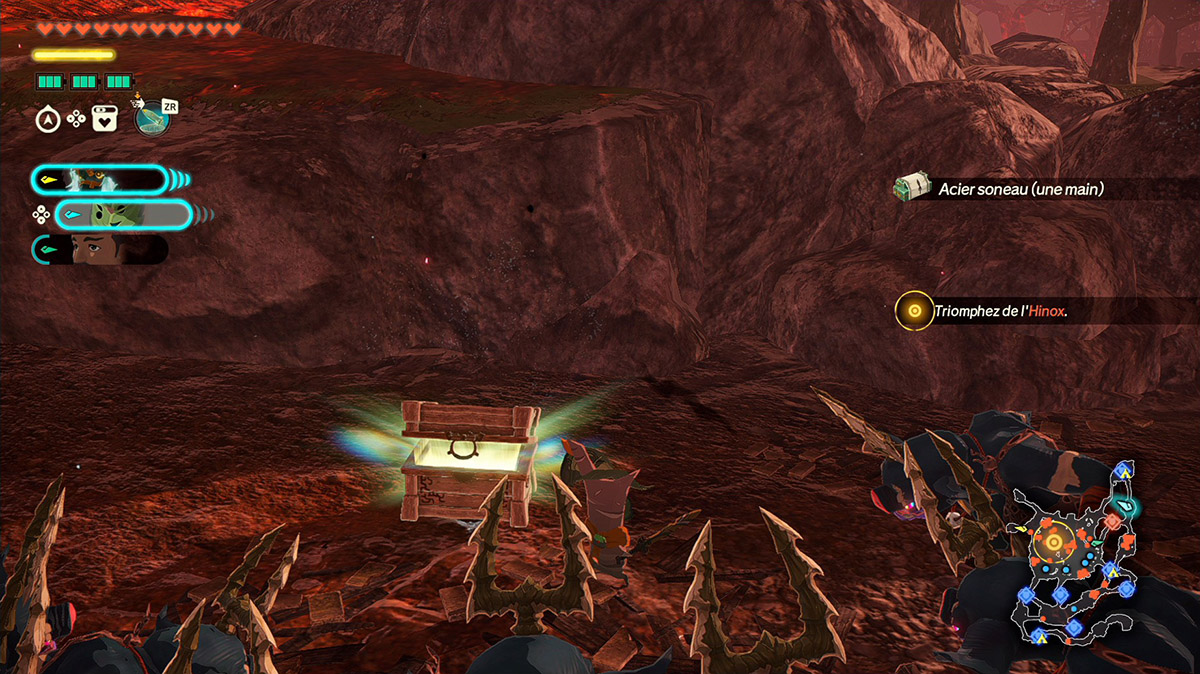Select the heart item container icon
The width and height of the screenshot is (1200, 674).
(x=105, y=120)
